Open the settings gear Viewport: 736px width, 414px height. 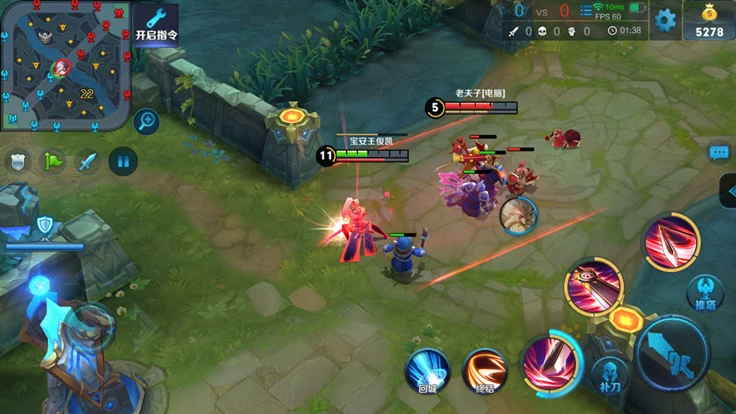tap(665, 19)
